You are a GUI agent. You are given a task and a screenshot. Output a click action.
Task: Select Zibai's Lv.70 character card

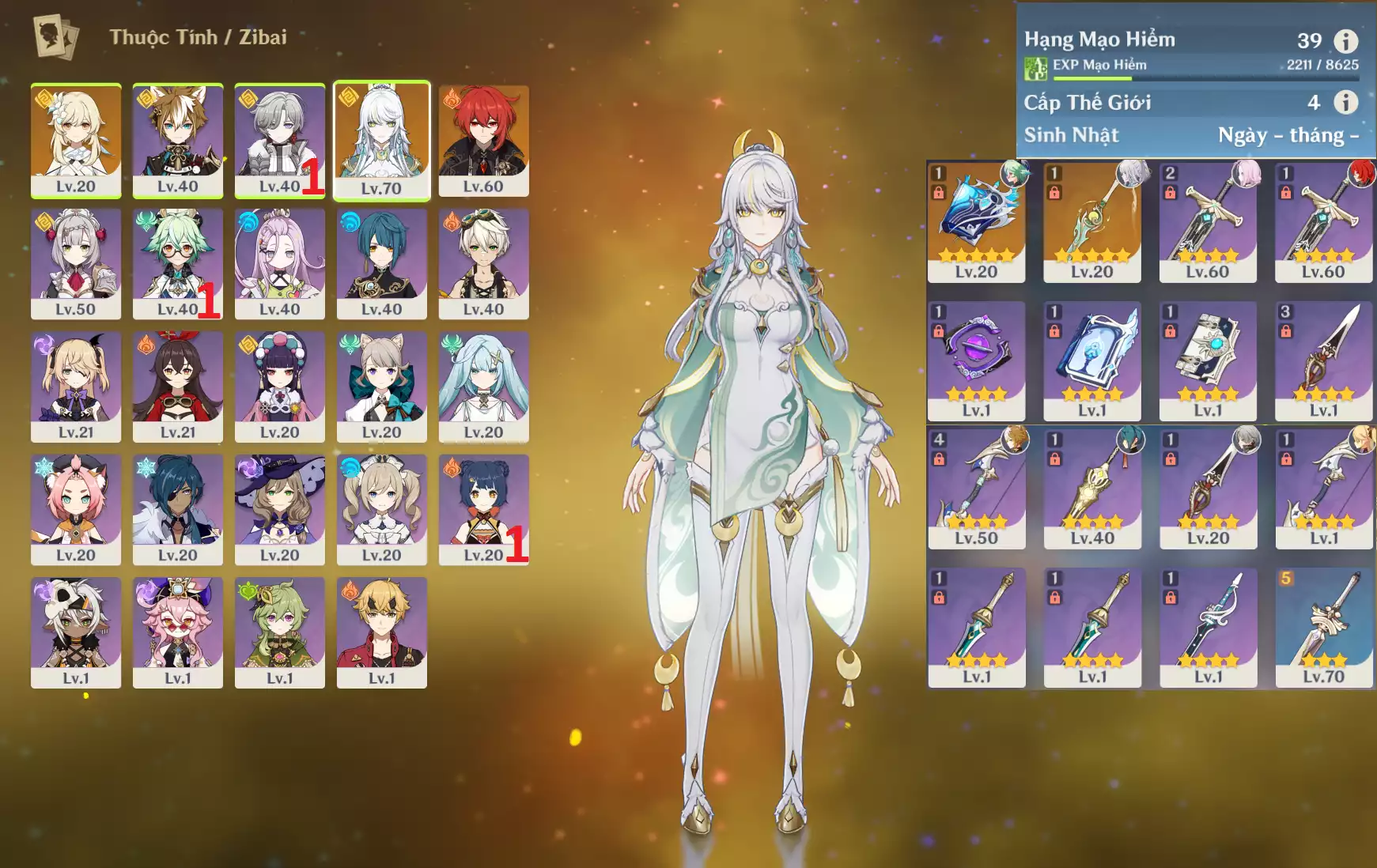tap(381, 140)
